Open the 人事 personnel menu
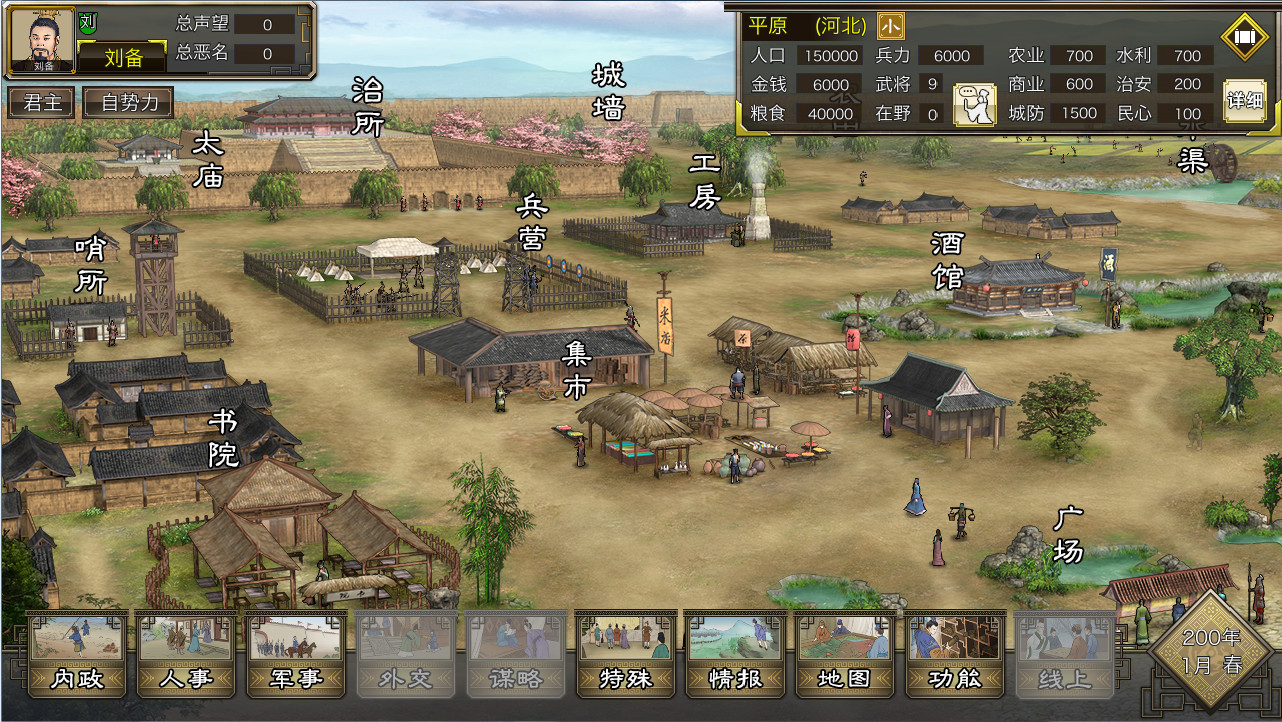1282x722 pixels. 186,653
